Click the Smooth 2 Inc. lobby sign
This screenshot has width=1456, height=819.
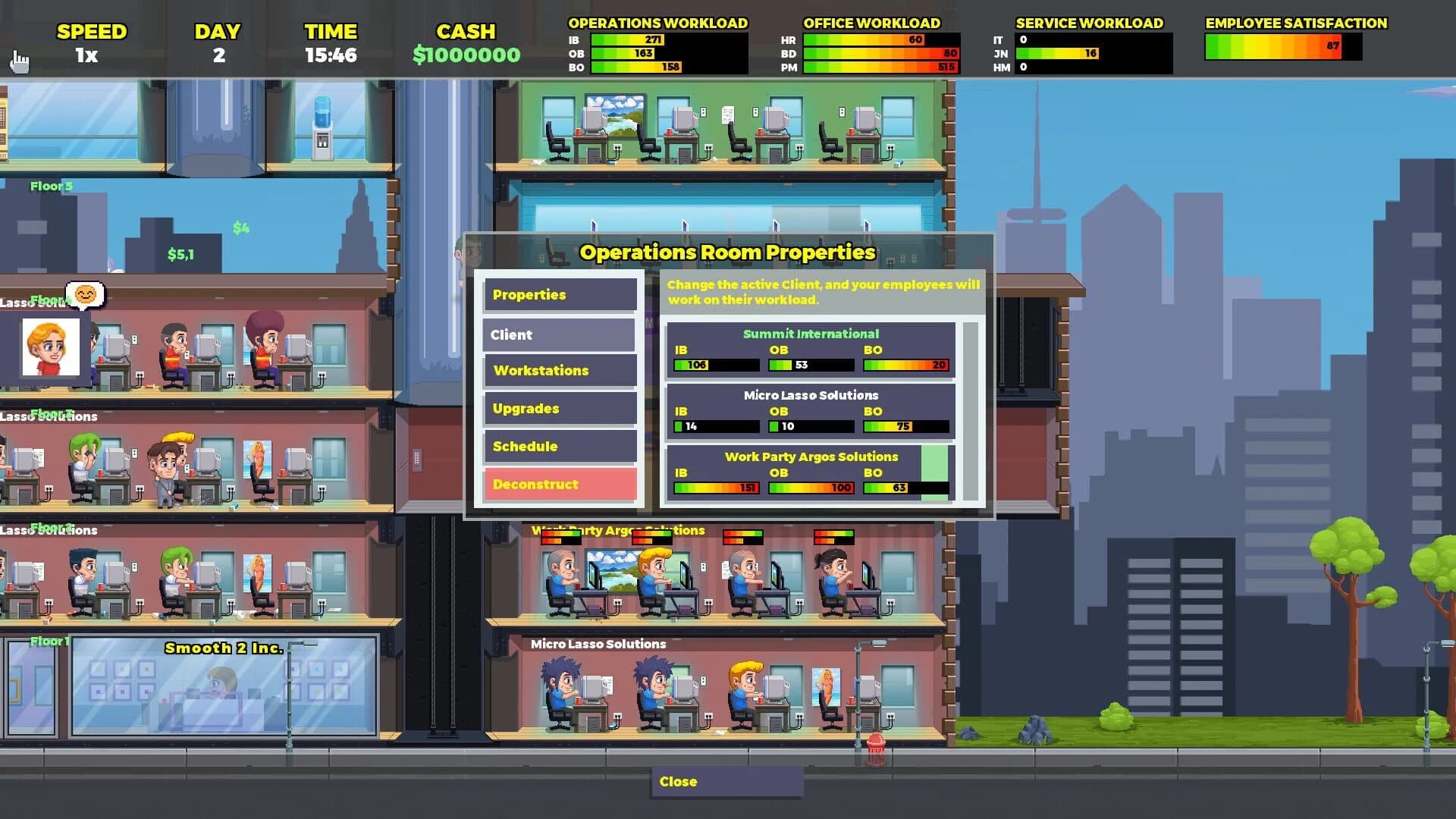pyautogui.click(x=224, y=648)
